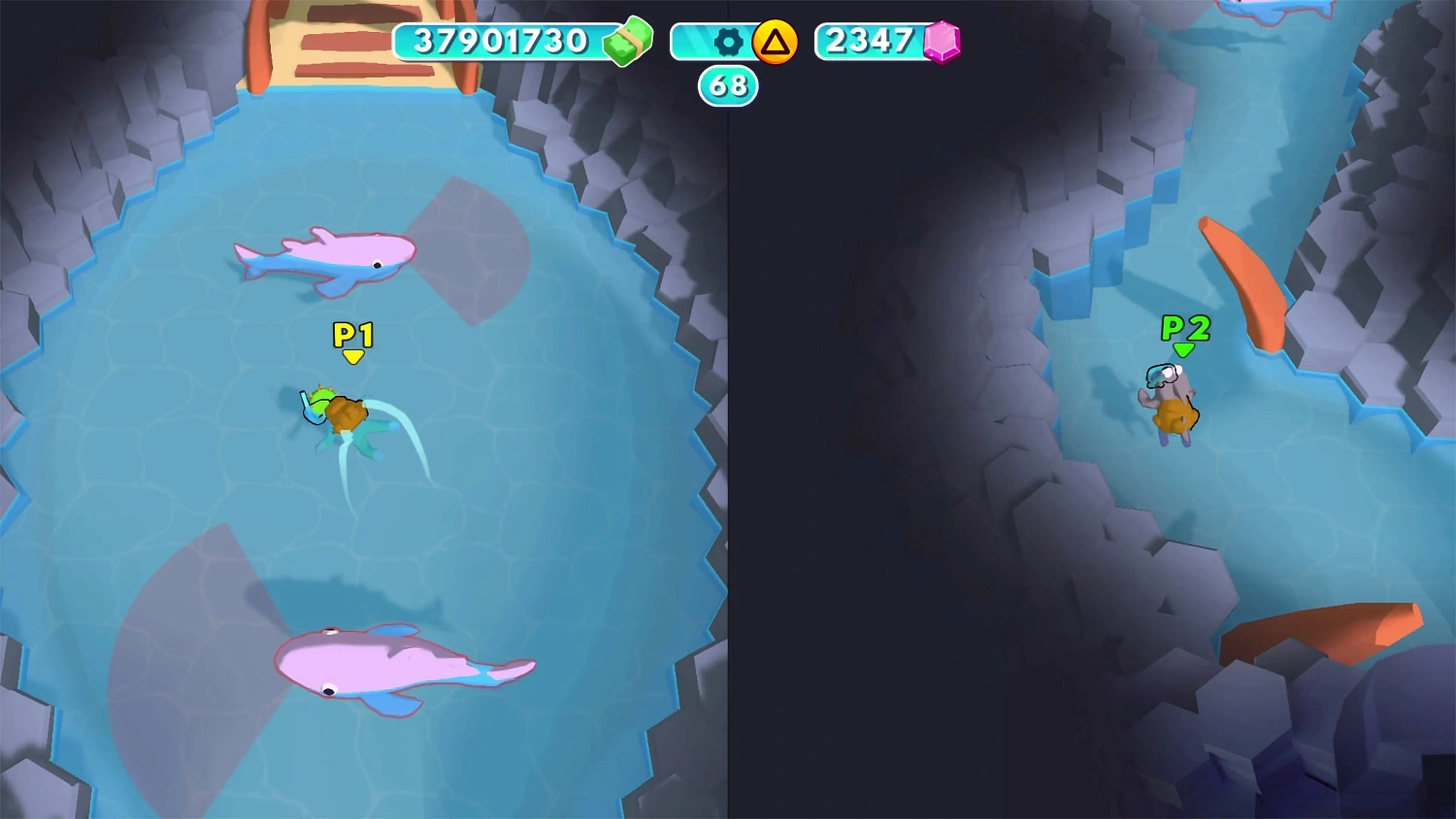Click the green arrow under the P2 label

click(1184, 349)
